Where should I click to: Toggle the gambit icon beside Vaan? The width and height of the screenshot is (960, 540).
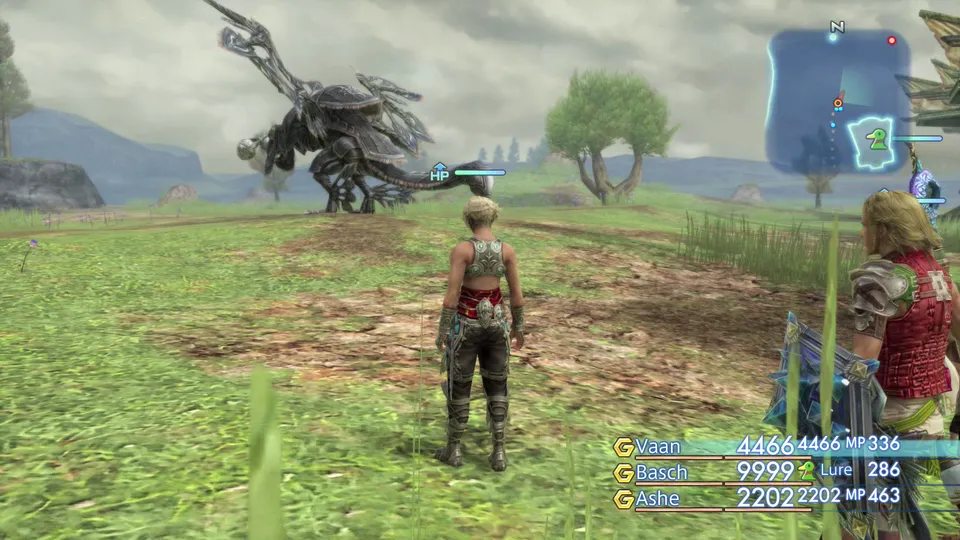(x=624, y=447)
